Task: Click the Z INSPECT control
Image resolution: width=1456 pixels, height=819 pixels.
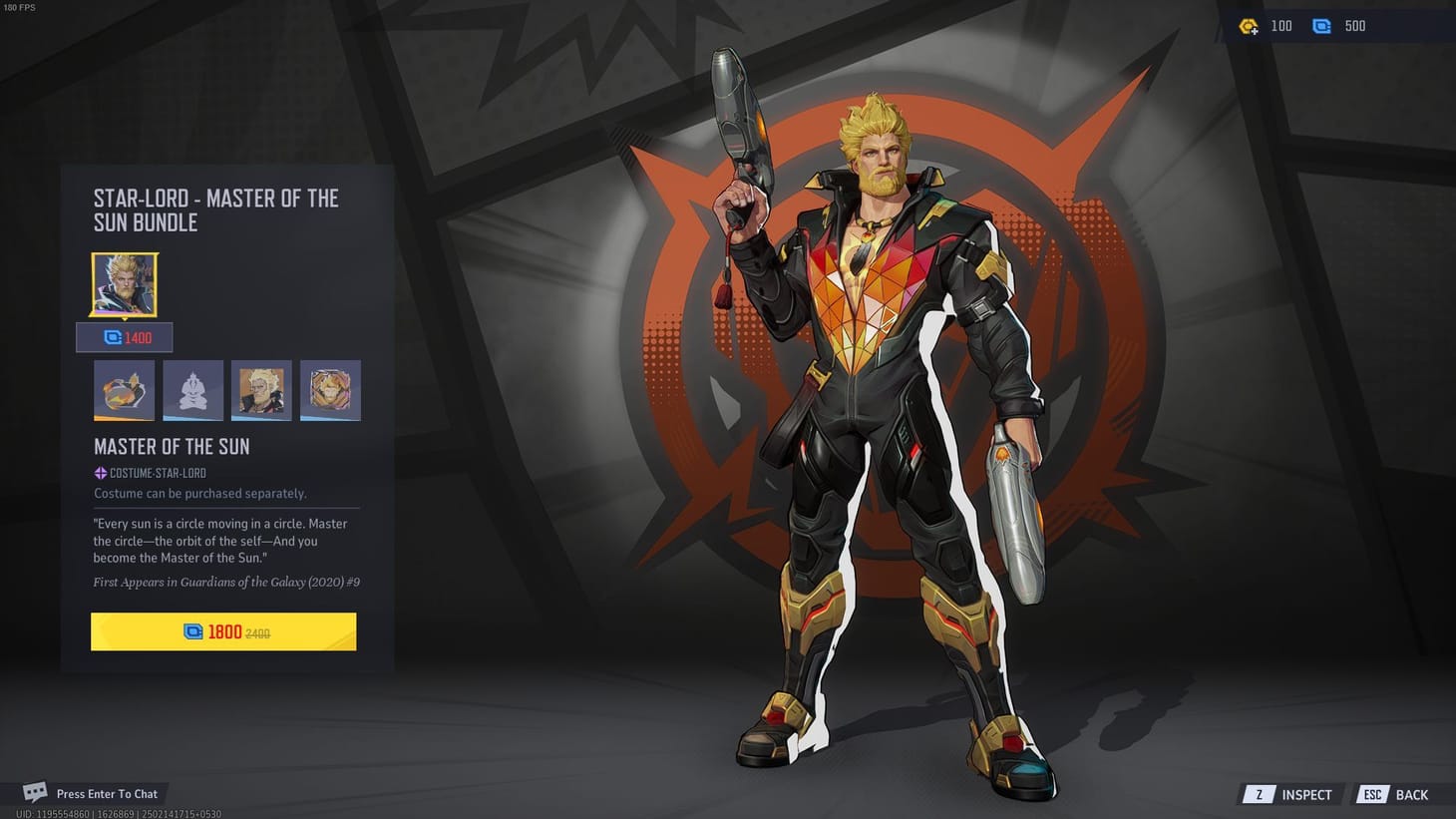Action: point(1288,794)
